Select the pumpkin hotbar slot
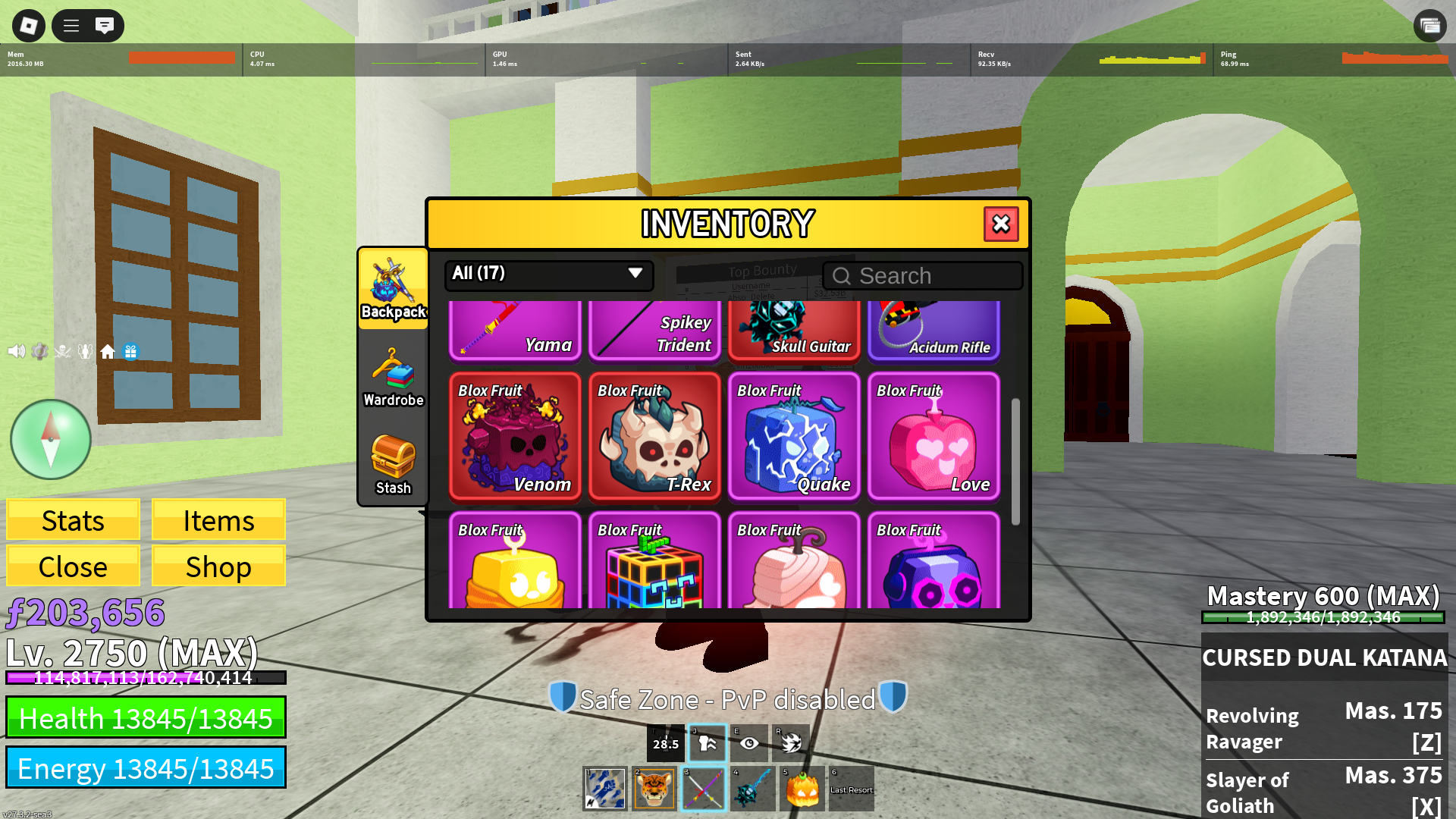 pyautogui.click(x=802, y=789)
